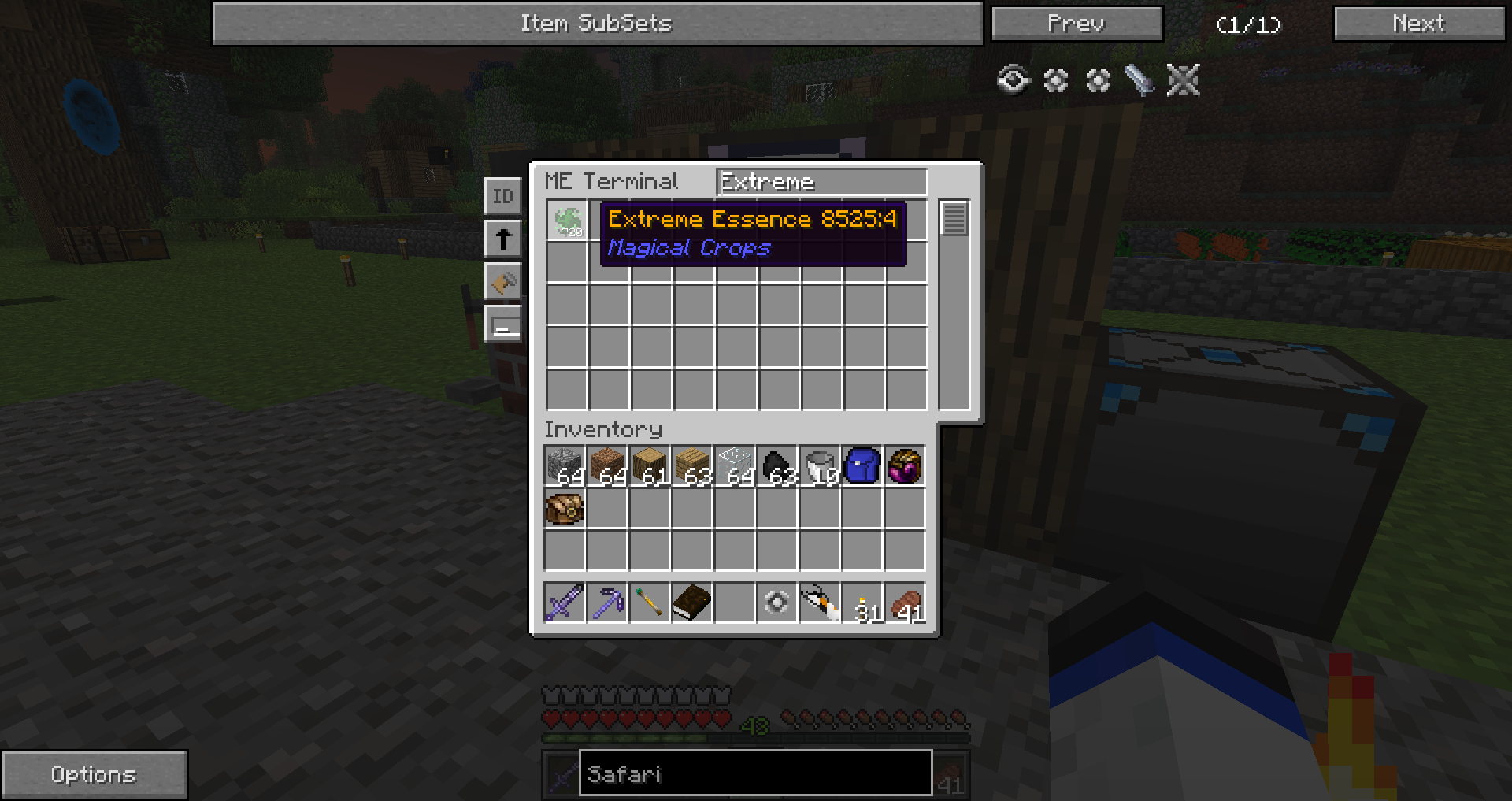The image size is (1512, 801).
Task: Select the cobblestone stack slot
Action: pos(565,465)
